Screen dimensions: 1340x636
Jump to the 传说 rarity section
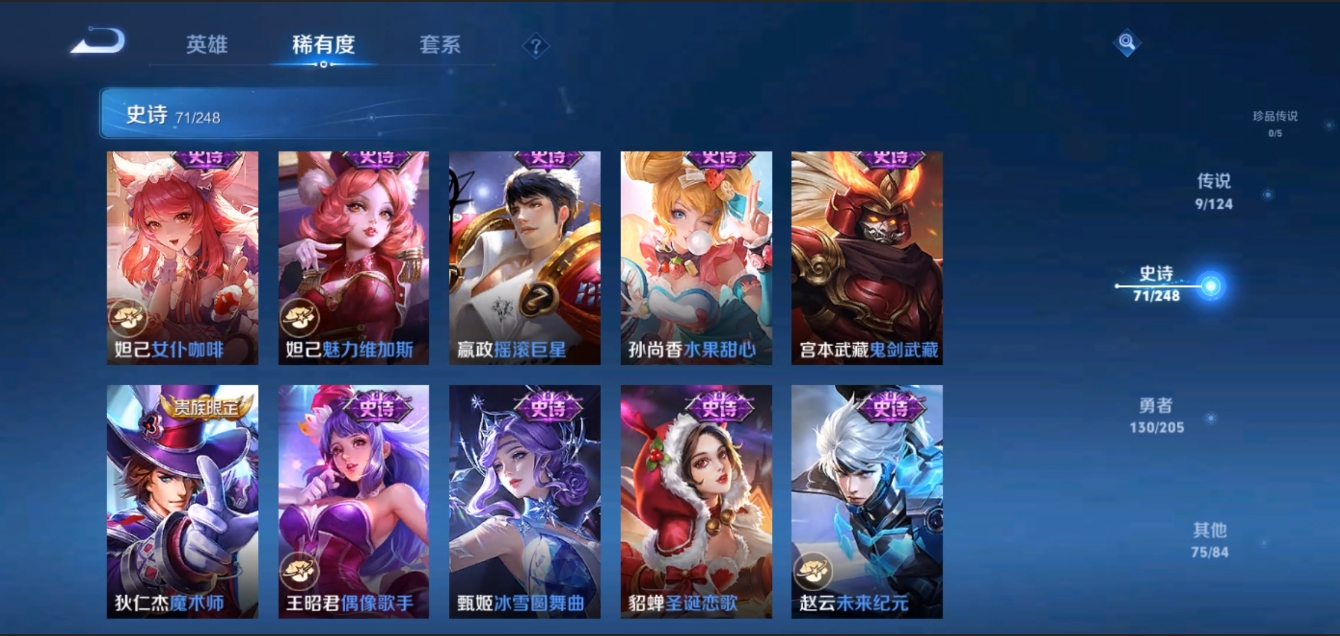click(x=1214, y=191)
